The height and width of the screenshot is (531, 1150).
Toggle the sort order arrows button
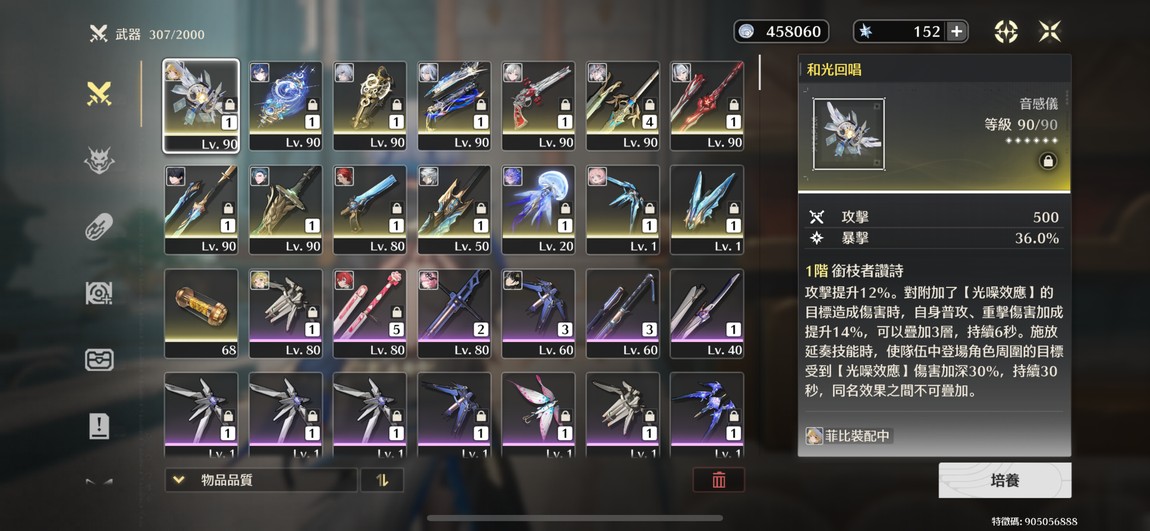tap(382, 480)
